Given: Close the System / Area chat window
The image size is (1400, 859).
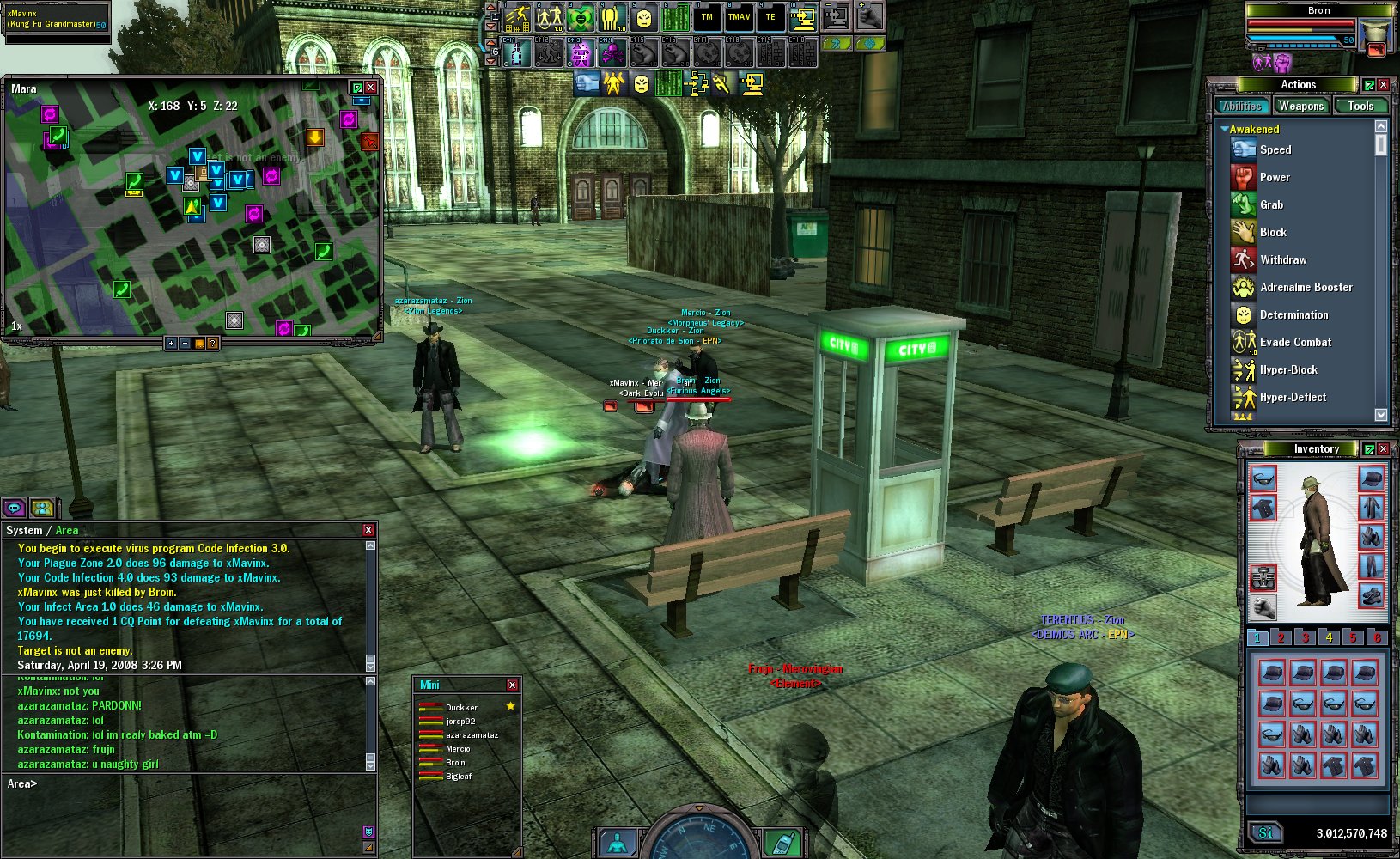Looking at the screenshot, I should click(368, 530).
